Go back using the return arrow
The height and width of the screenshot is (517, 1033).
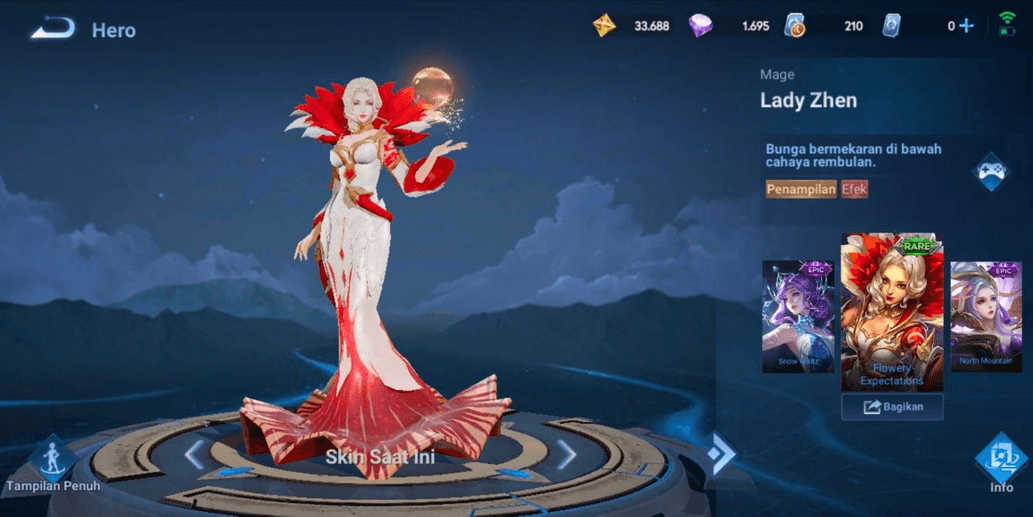point(53,29)
